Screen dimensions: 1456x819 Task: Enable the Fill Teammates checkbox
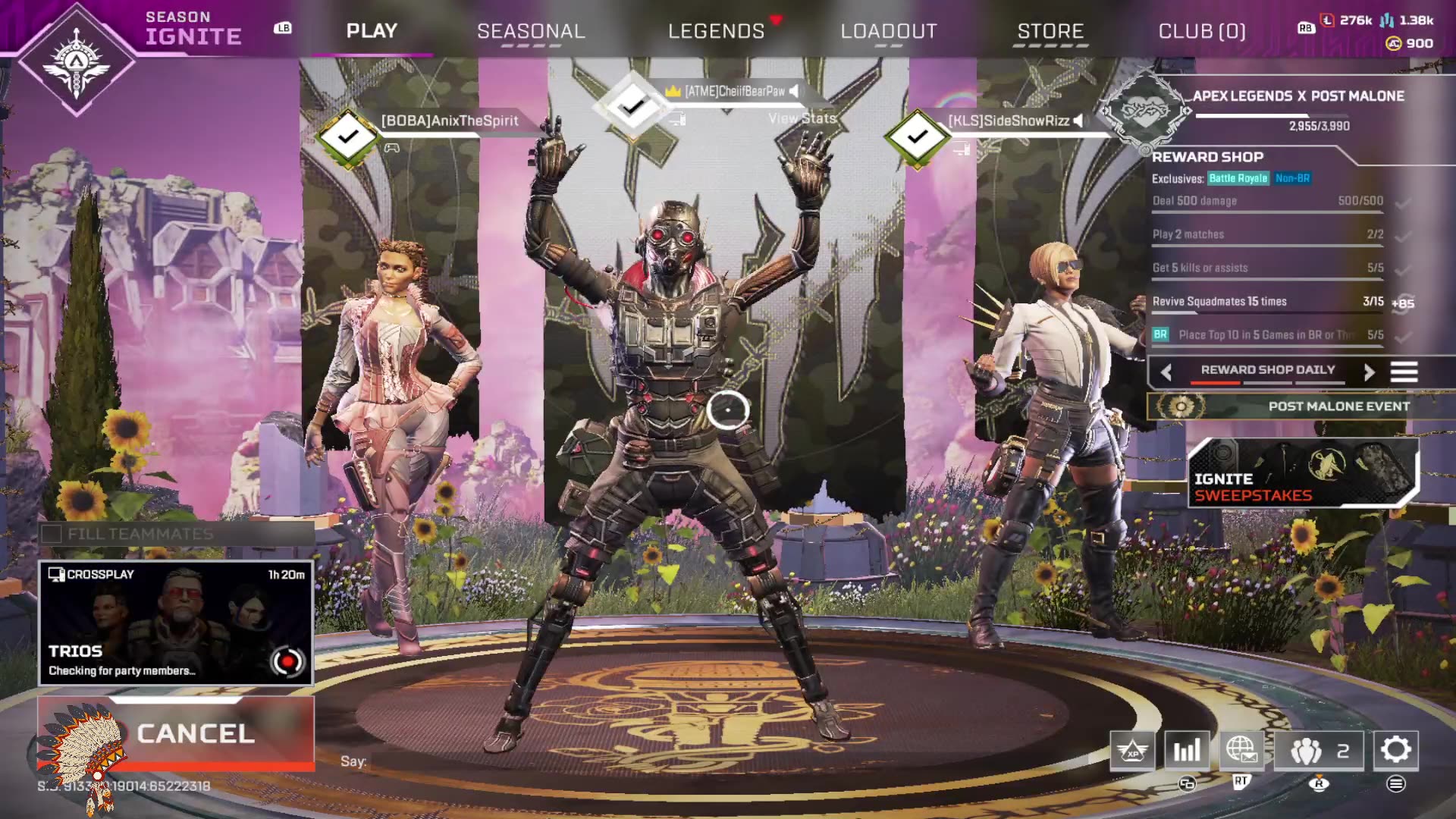click(52, 533)
